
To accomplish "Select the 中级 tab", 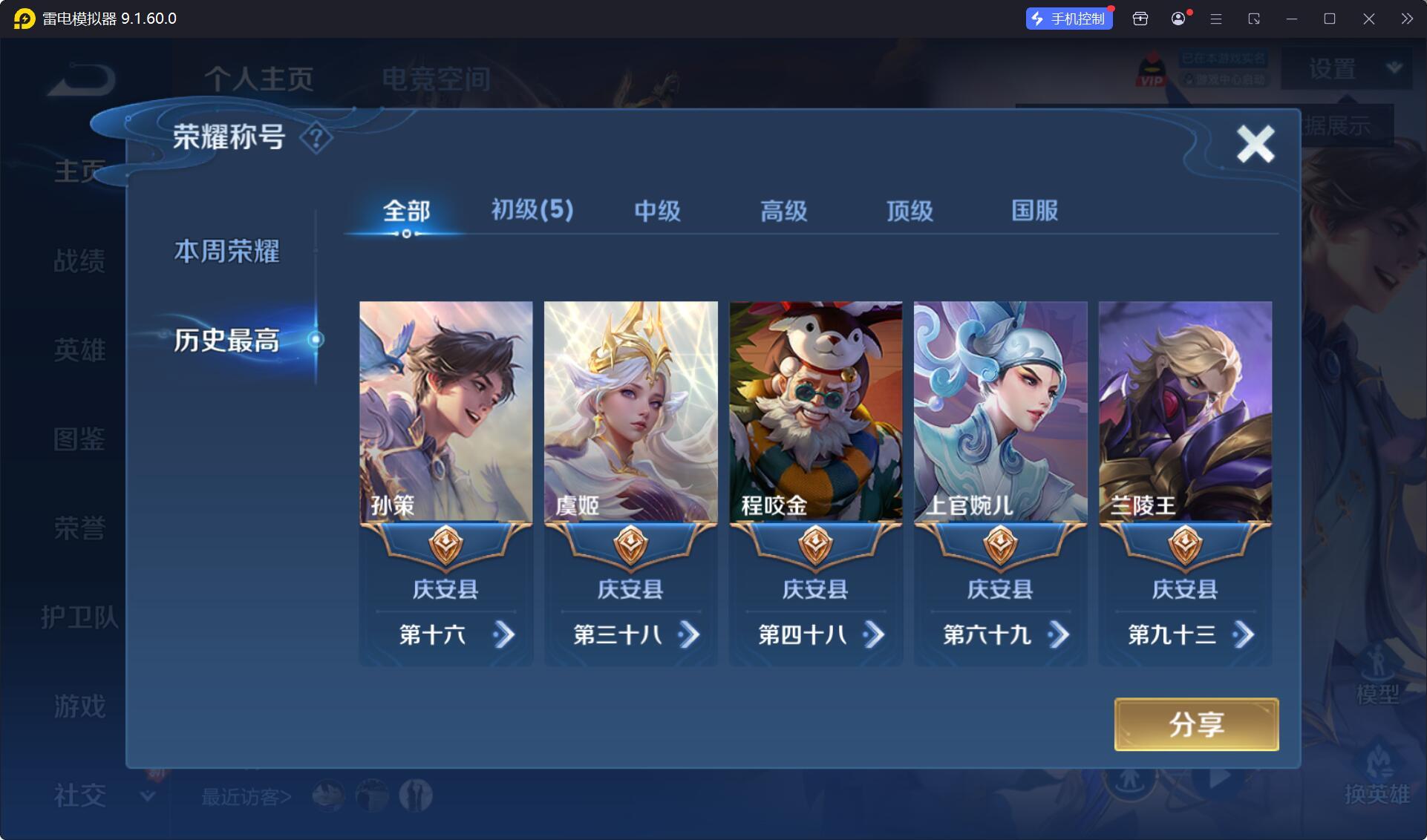I will point(657,211).
